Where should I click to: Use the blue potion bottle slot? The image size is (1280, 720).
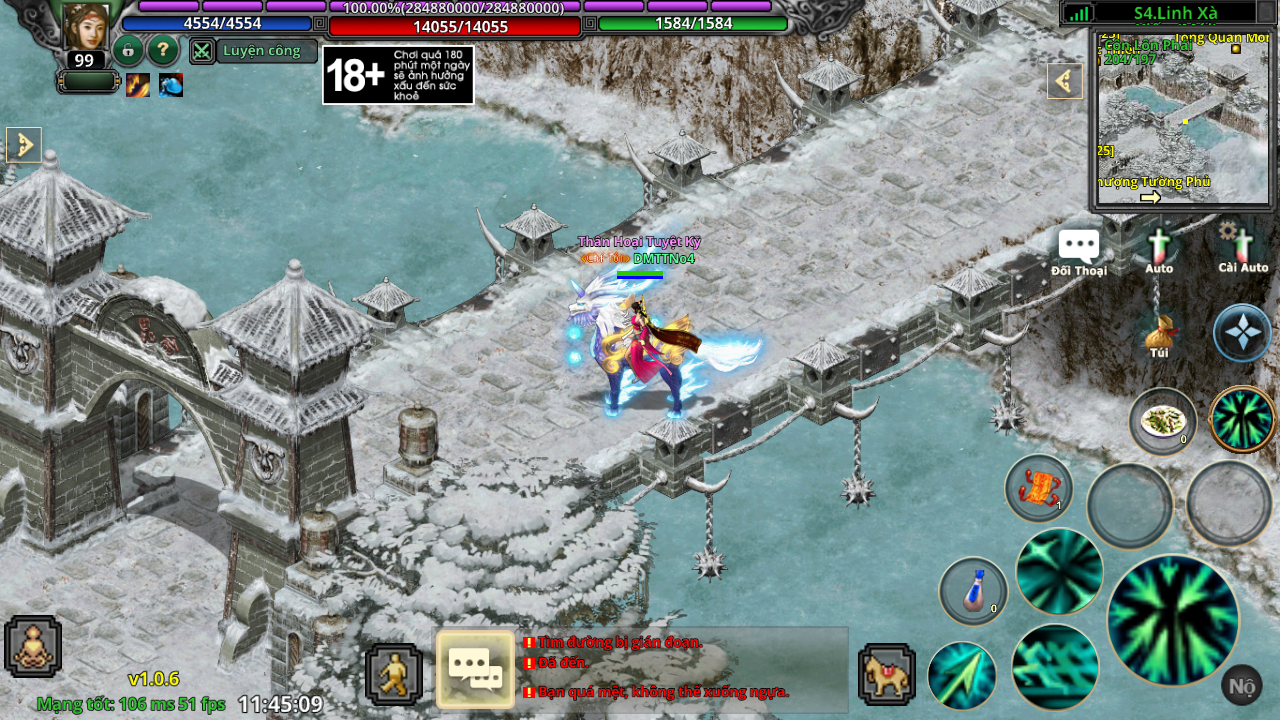coord(973,591)
